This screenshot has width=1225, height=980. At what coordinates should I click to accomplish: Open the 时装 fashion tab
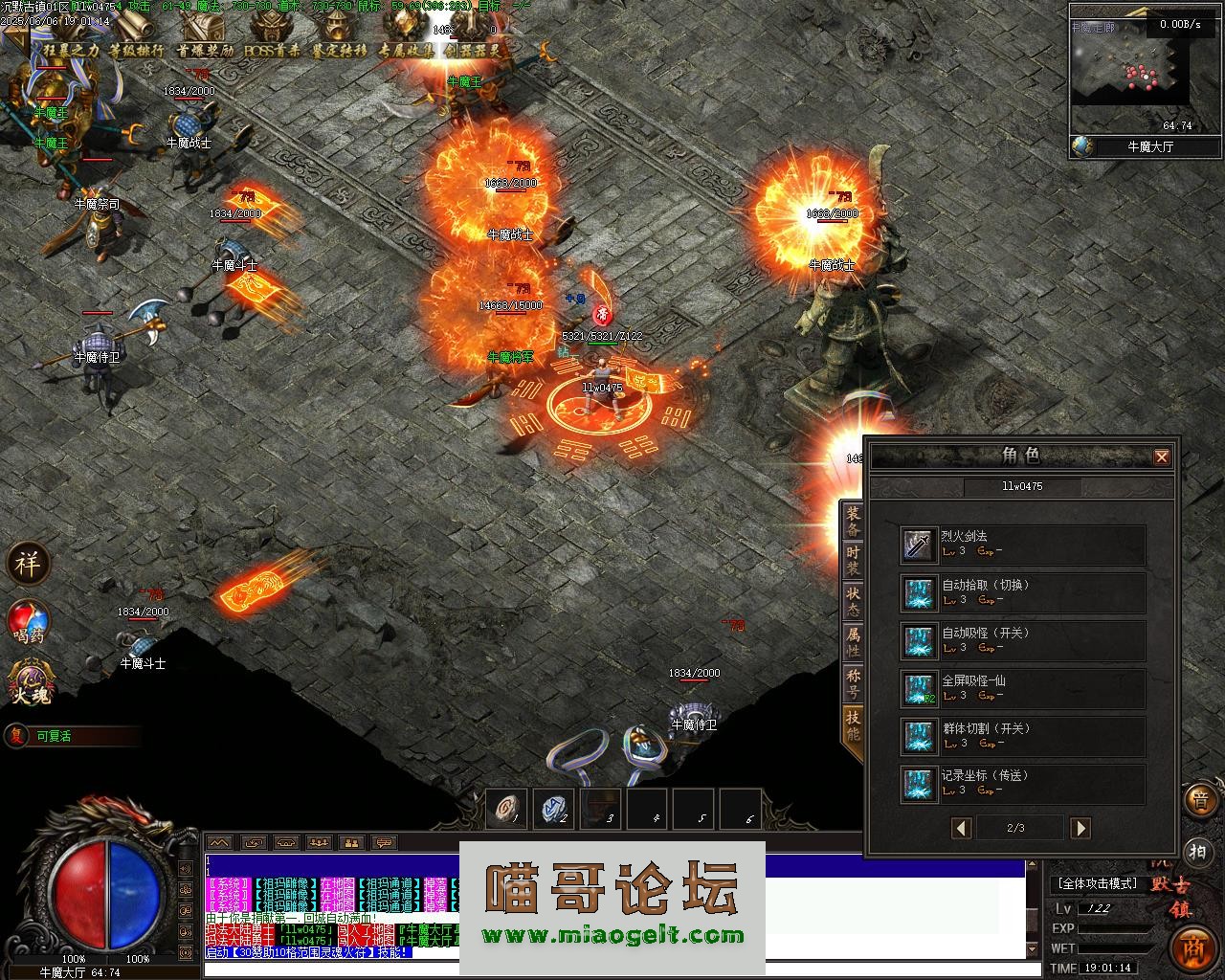point(853,562)
